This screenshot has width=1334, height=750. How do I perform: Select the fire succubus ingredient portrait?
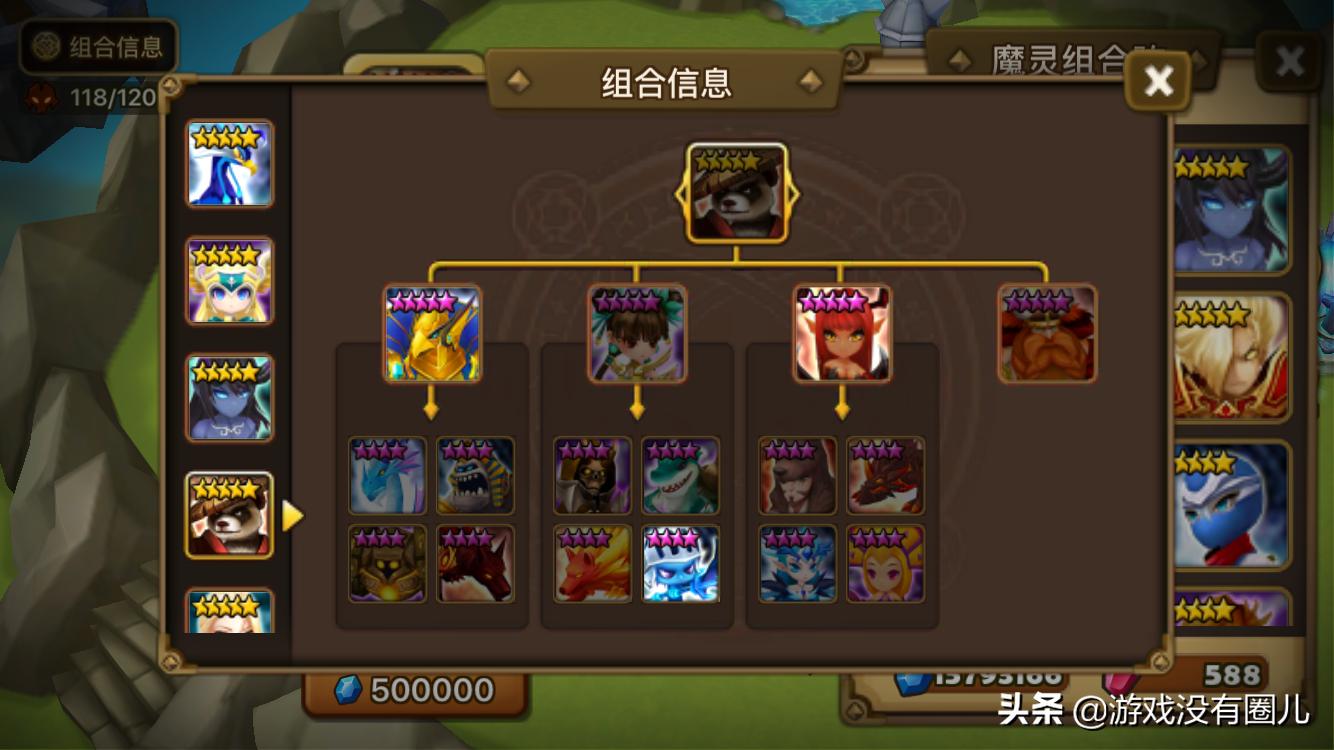pos(840,333)
